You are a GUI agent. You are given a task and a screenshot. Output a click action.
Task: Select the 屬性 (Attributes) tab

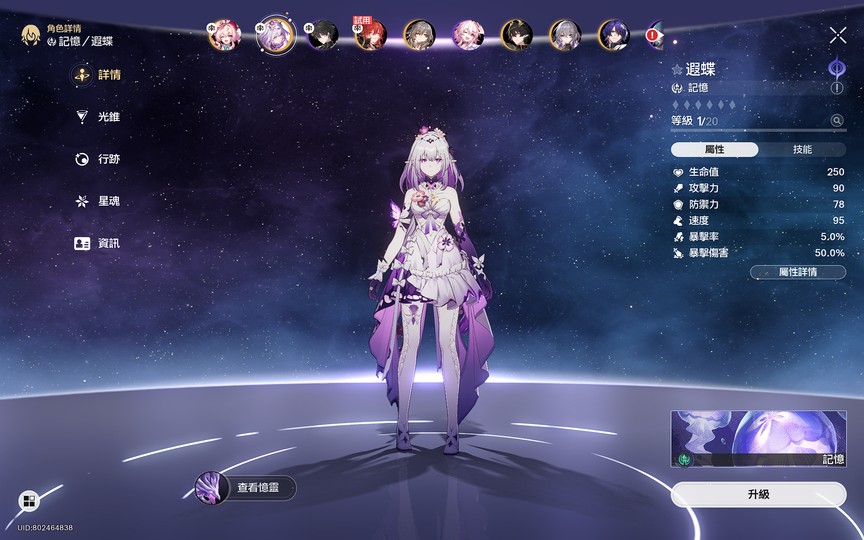click(x=715, y=150)
